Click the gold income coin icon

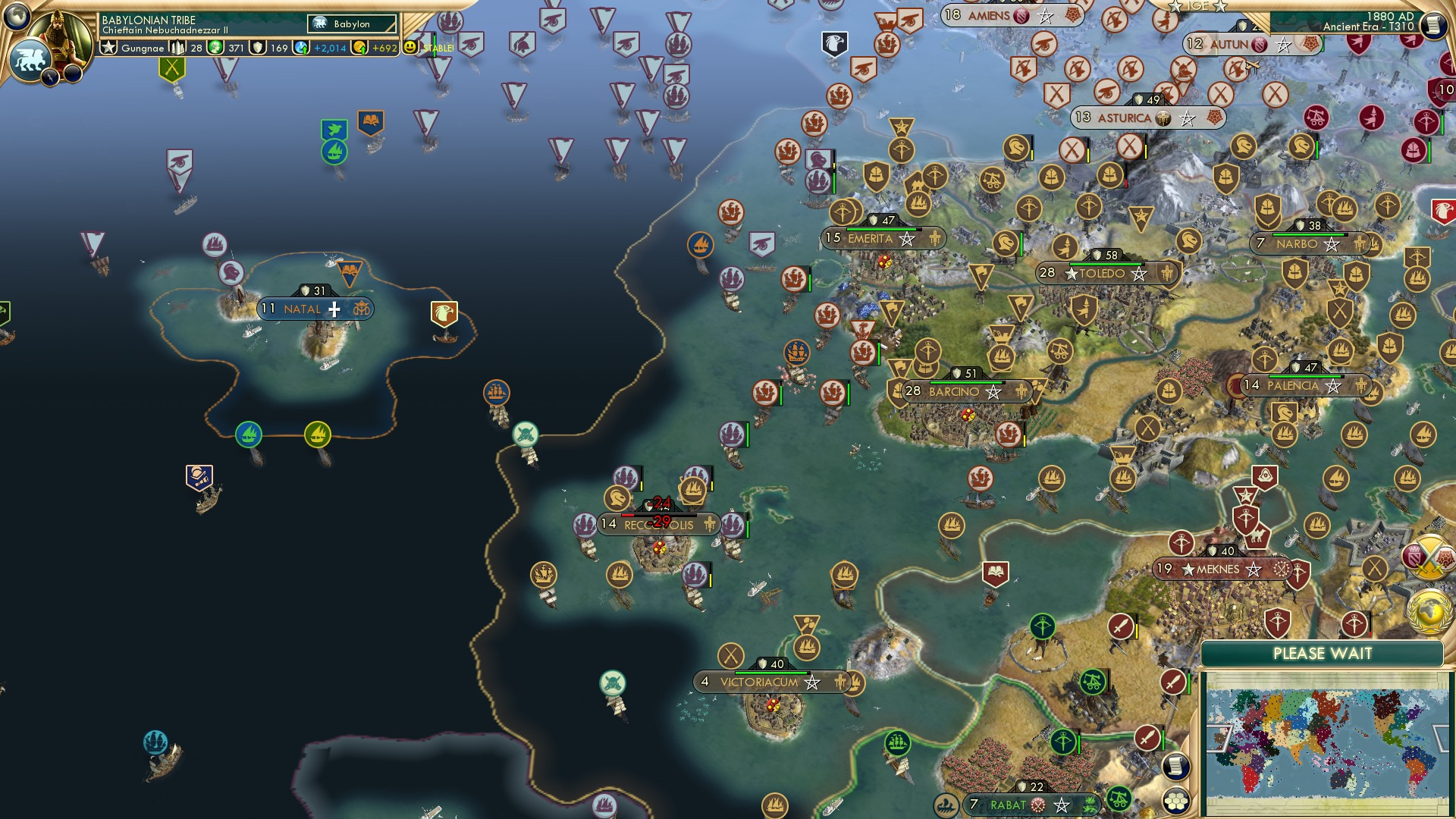359,49
